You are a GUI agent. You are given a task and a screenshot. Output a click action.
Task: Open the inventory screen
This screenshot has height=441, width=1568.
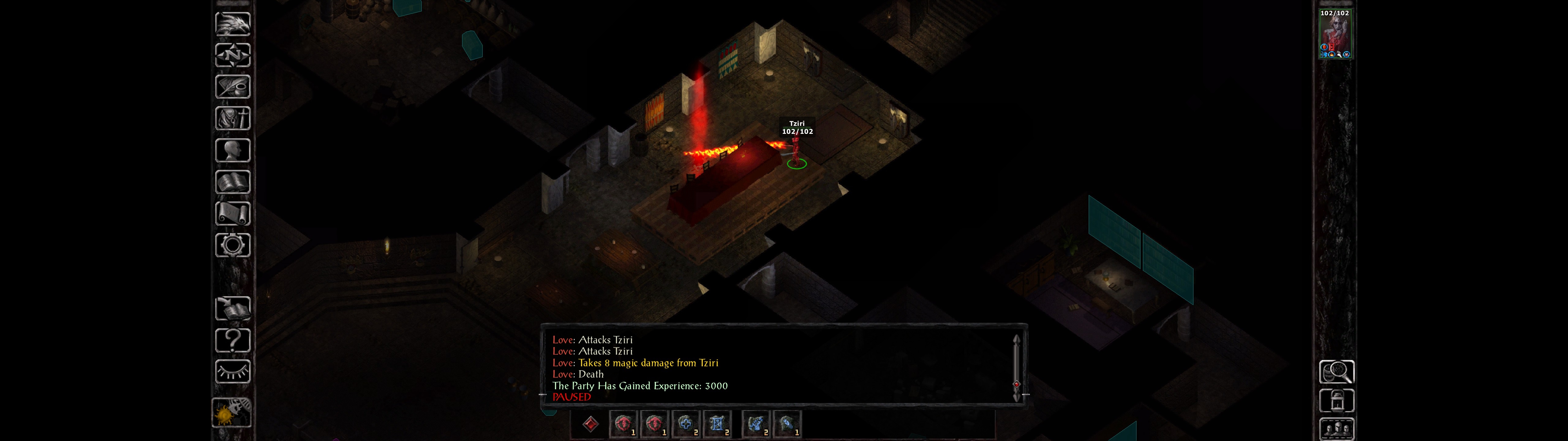[232, 118]
